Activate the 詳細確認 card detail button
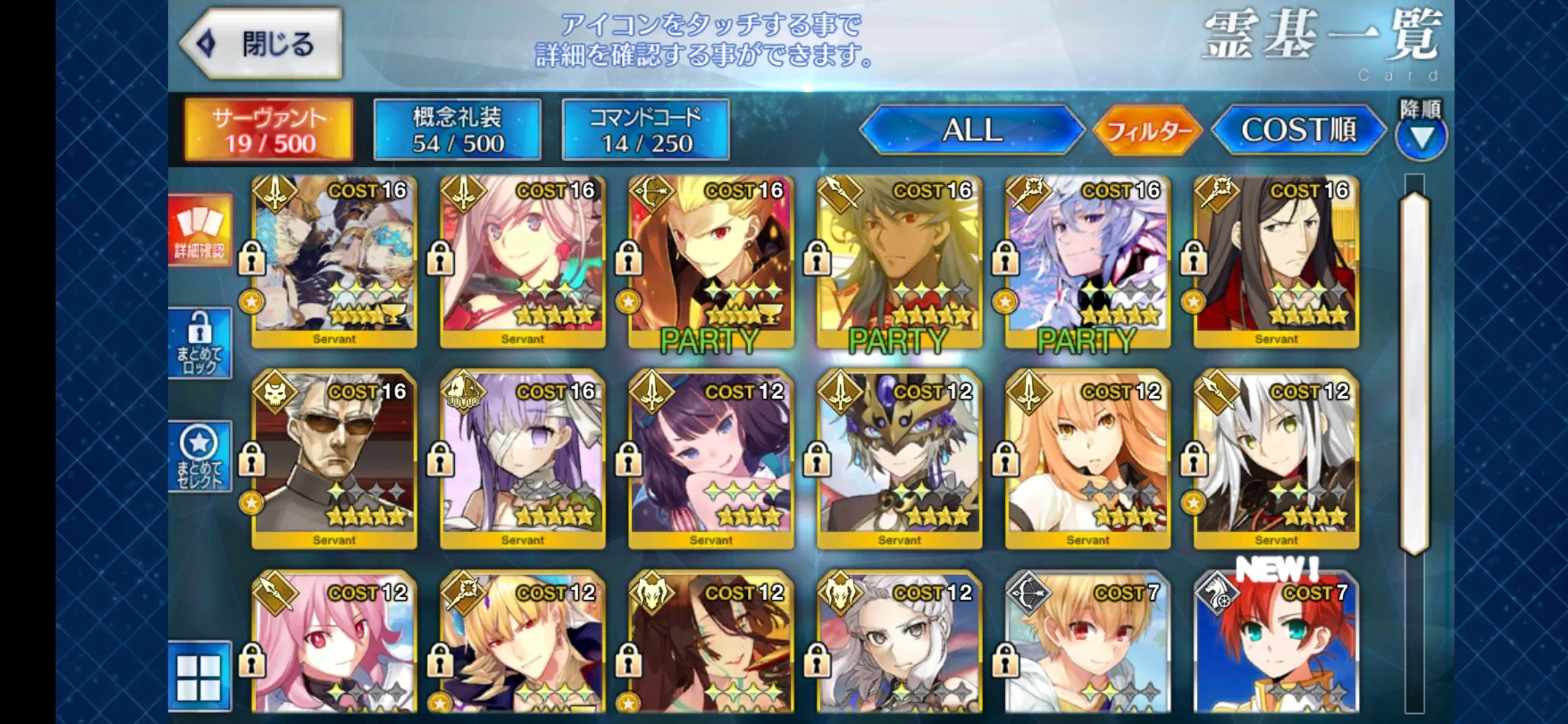1568x724 pixels. click(x=200, y=231)
